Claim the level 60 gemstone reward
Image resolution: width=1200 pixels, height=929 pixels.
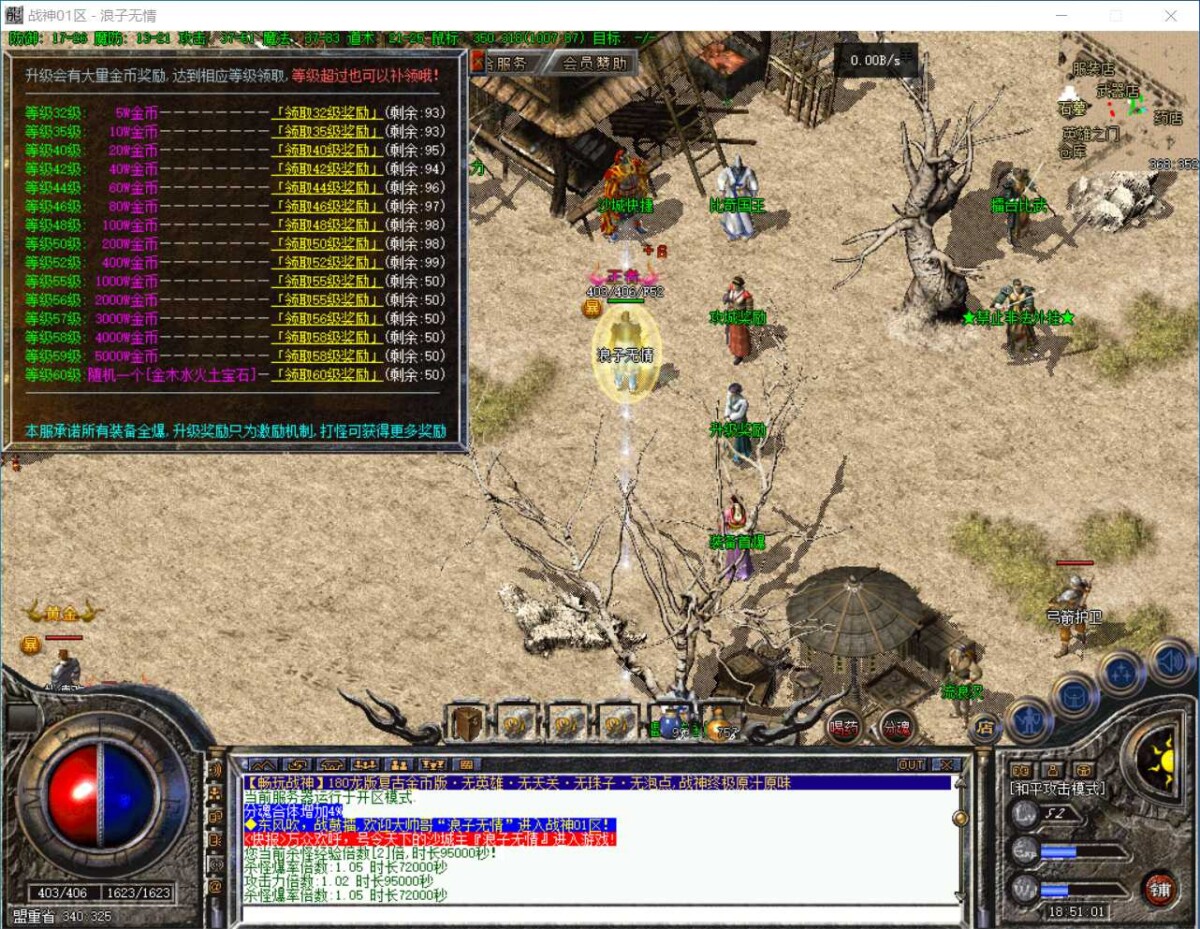326,374
